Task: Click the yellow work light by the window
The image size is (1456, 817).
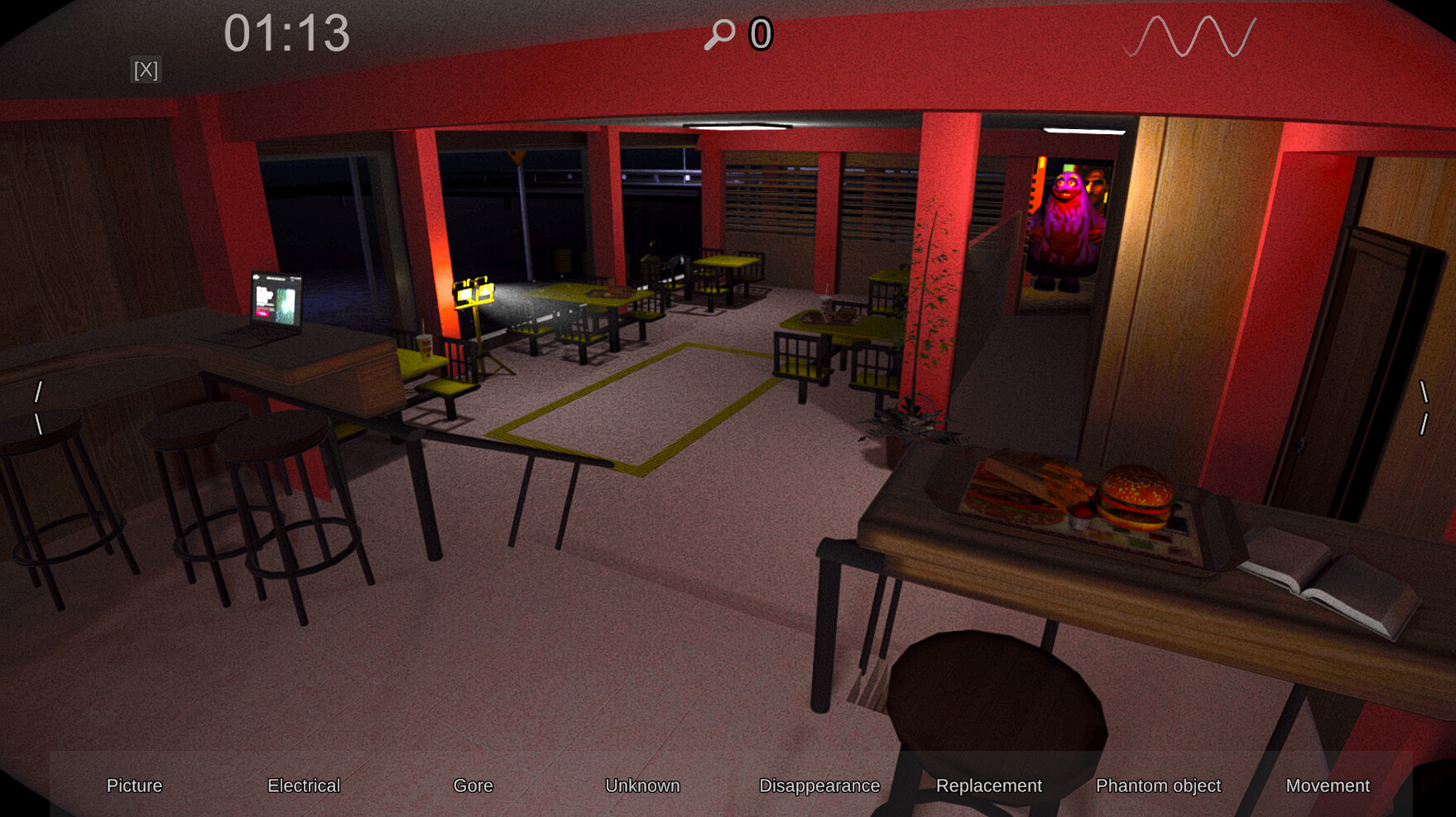Action: (x=473, y=291)
